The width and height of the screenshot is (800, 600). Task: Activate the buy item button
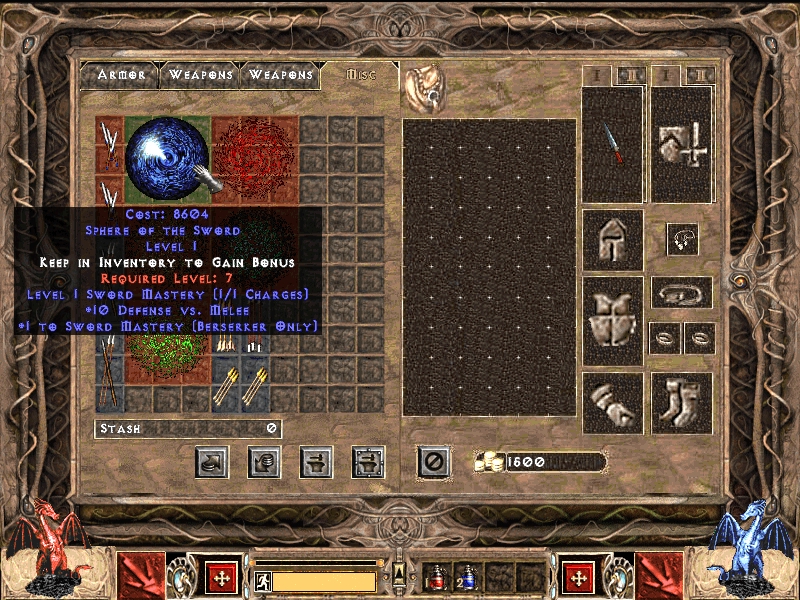coord(212,461)
